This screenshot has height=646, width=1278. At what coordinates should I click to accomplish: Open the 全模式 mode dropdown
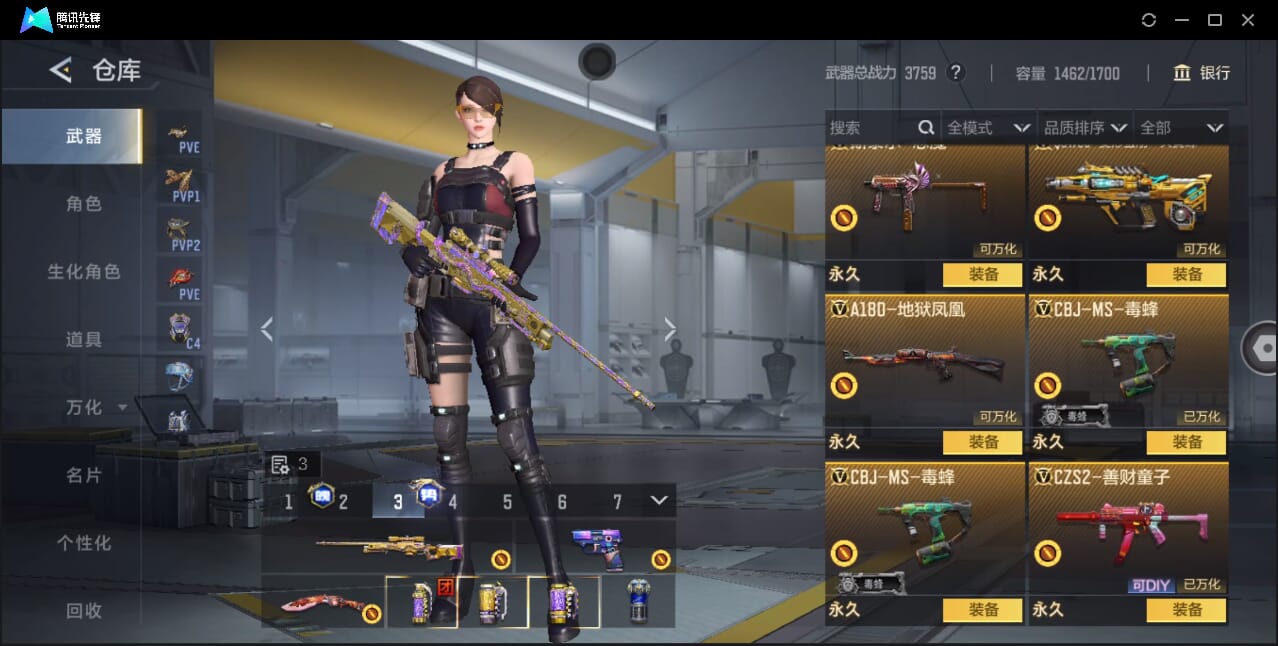pos(988,128)
